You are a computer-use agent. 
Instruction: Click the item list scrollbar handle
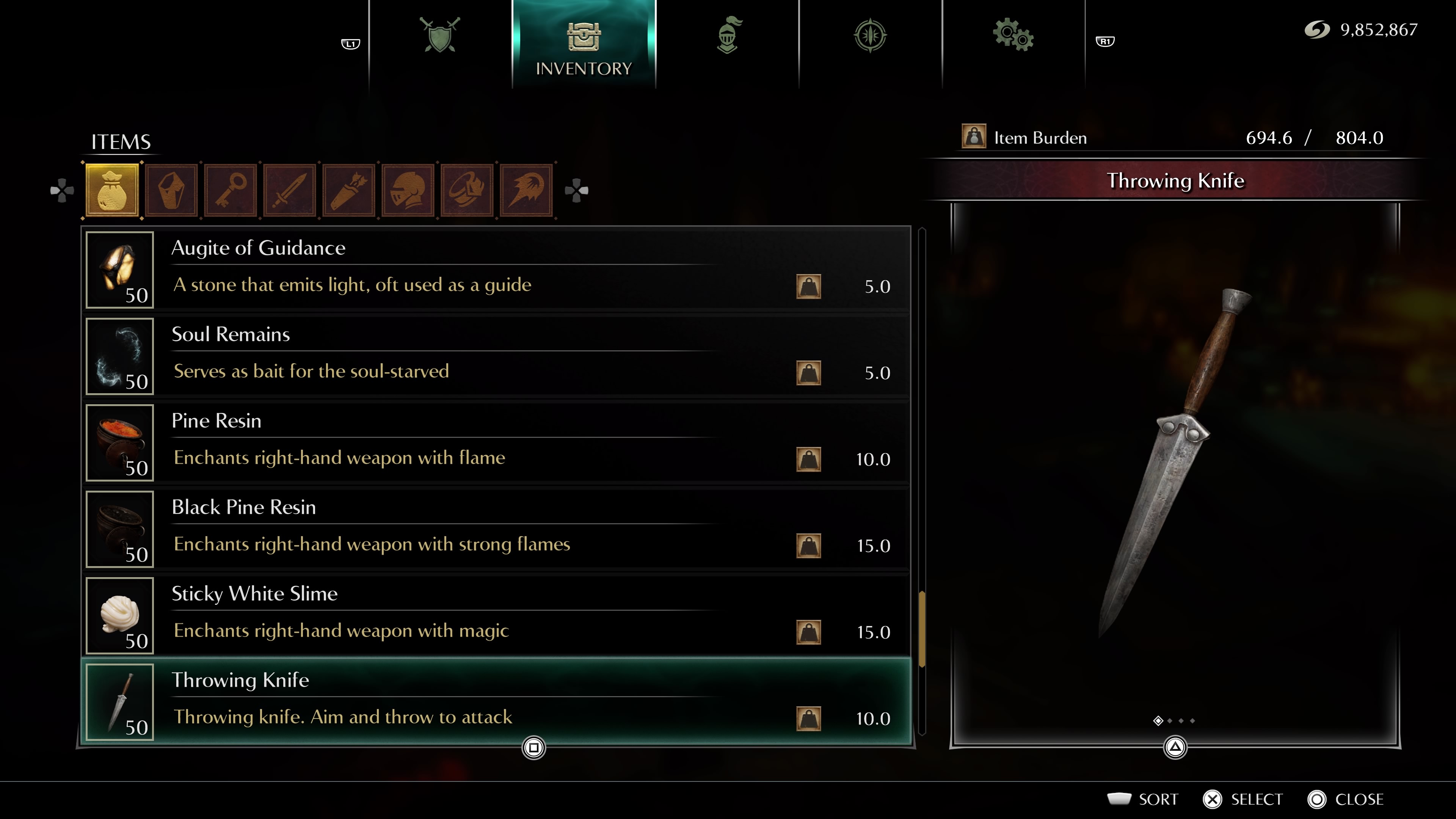[x=922, y=629]
